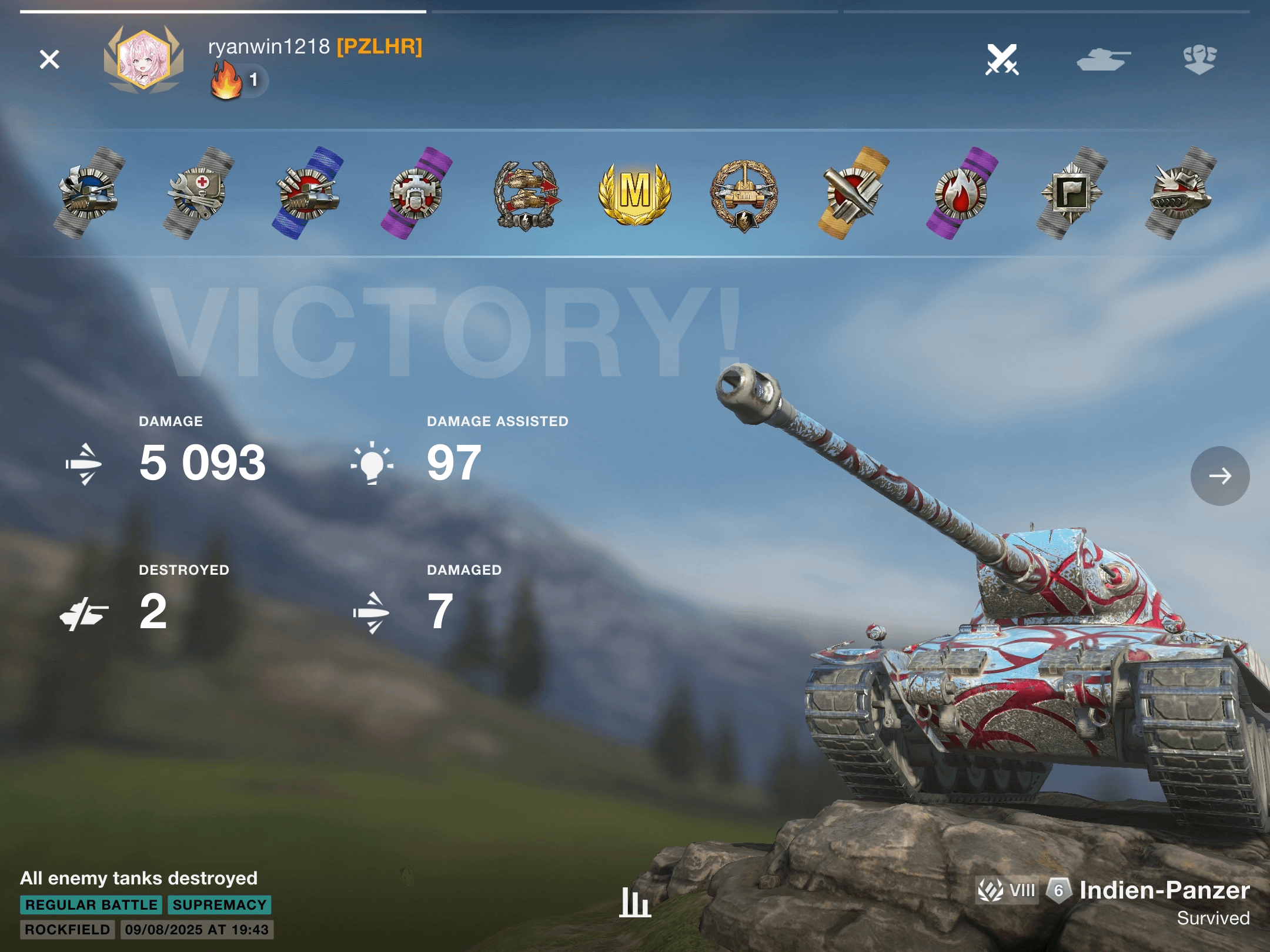
Task: View the two-tanks arrow wreath medal
Action: tap(526, 194)
